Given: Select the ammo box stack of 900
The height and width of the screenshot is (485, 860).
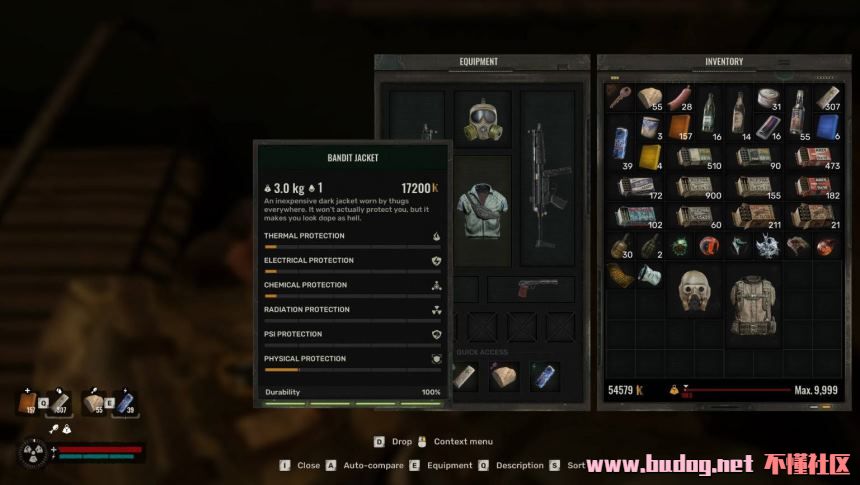Looking at the screenshot, I should pos(694,187).
